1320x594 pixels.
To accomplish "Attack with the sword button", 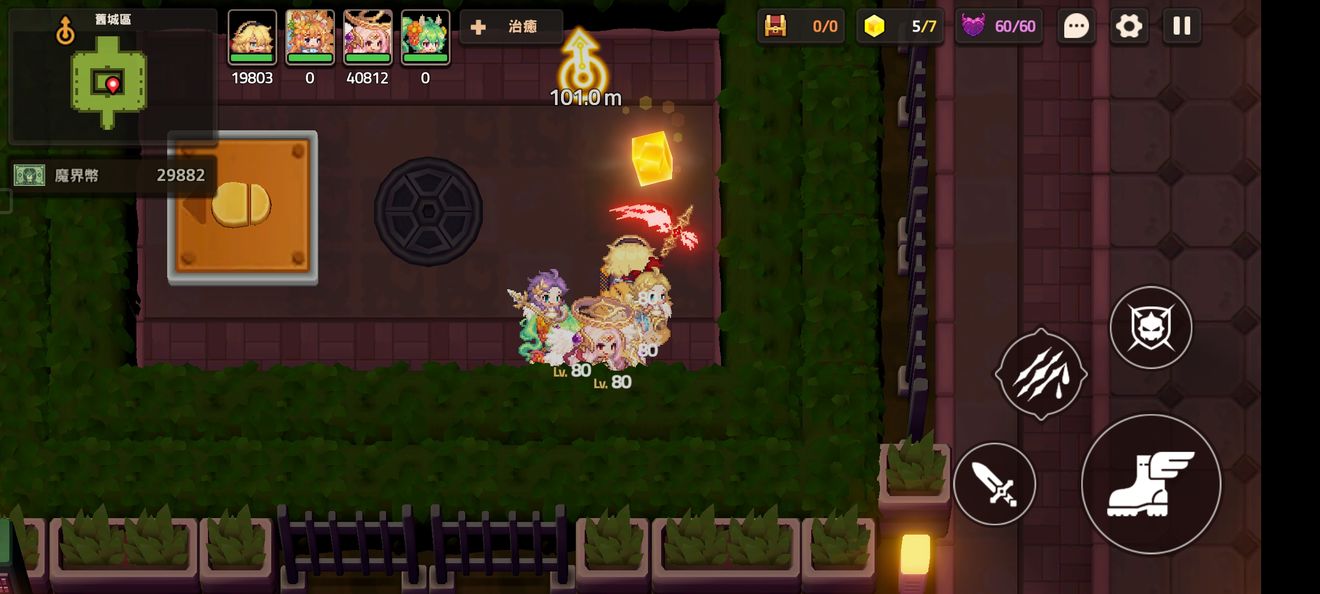I will point(994,485).
